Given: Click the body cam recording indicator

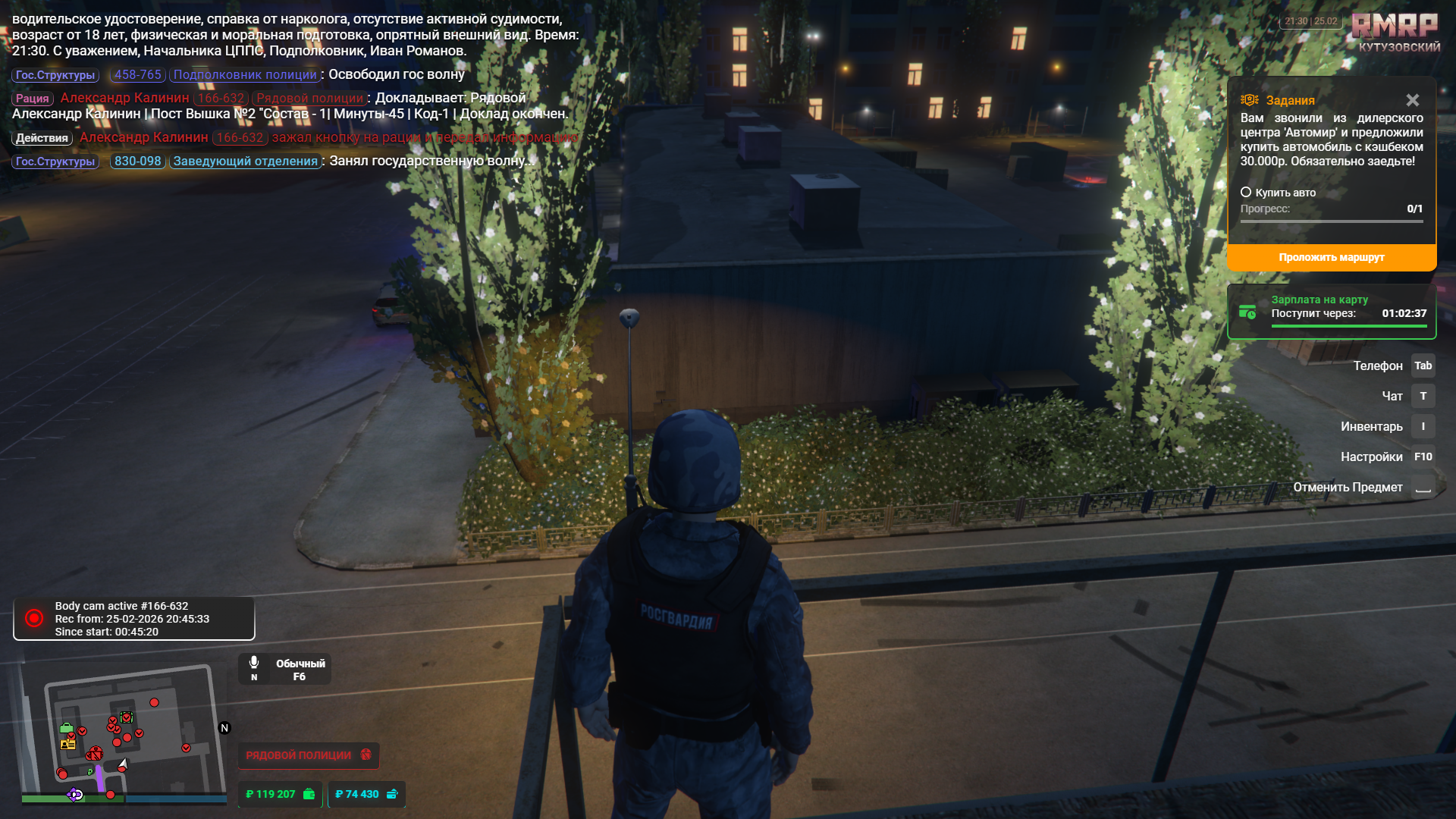Looking at the screenshot, I should point(133,619).
